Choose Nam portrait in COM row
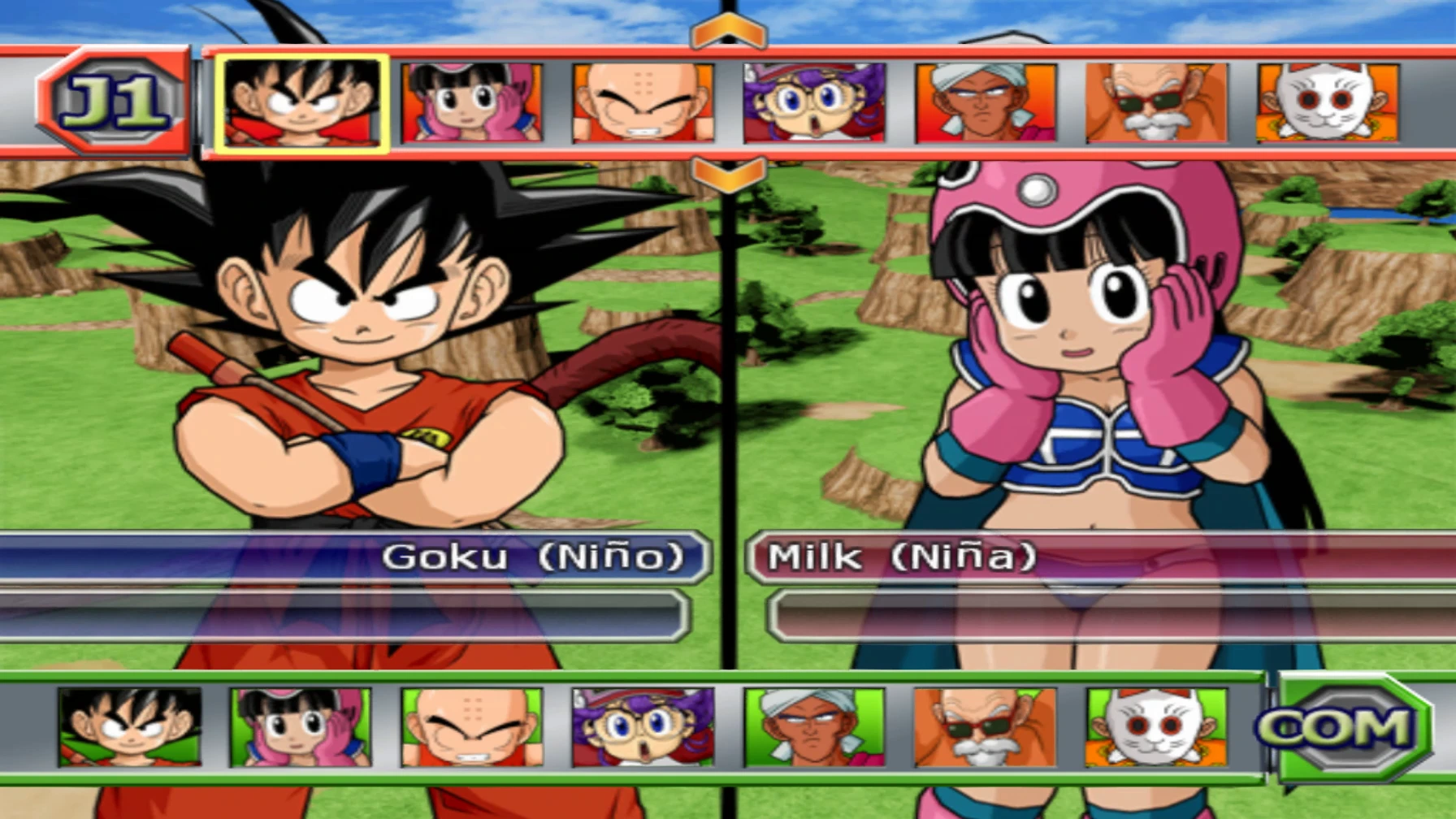 point(814,727)
